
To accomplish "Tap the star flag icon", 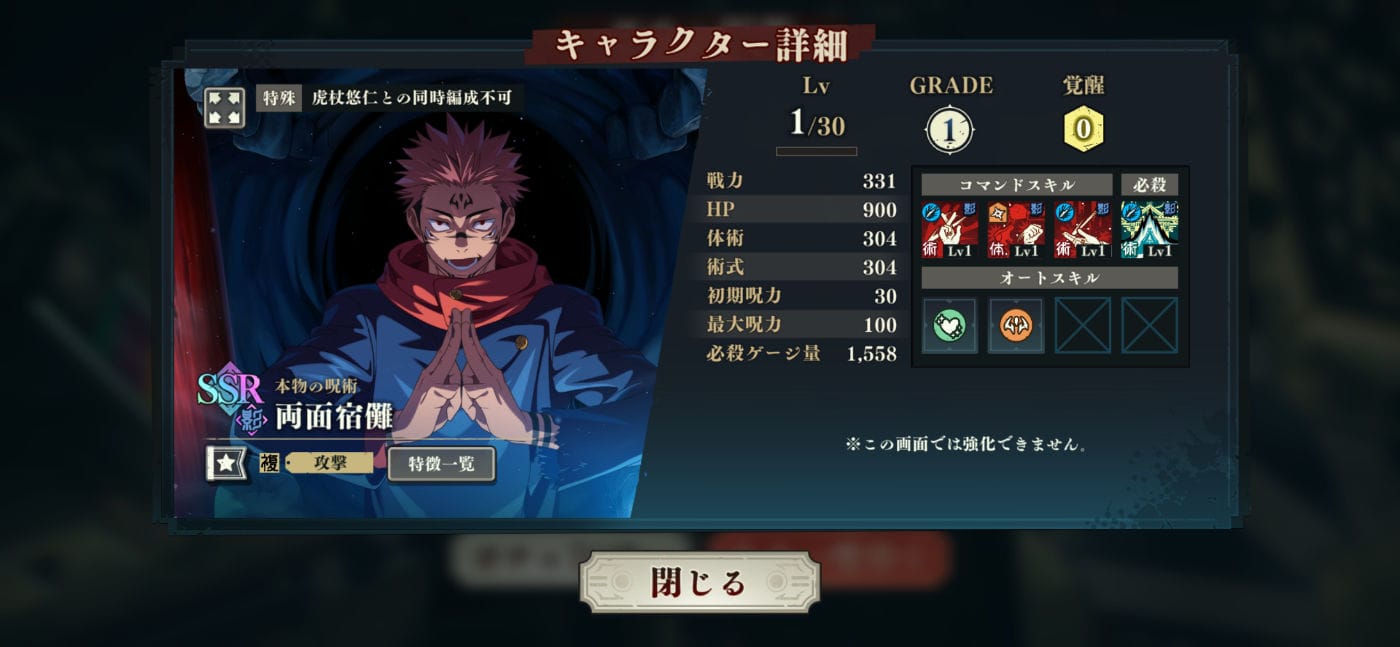I will pyautogui.click(x=227, y=464).
